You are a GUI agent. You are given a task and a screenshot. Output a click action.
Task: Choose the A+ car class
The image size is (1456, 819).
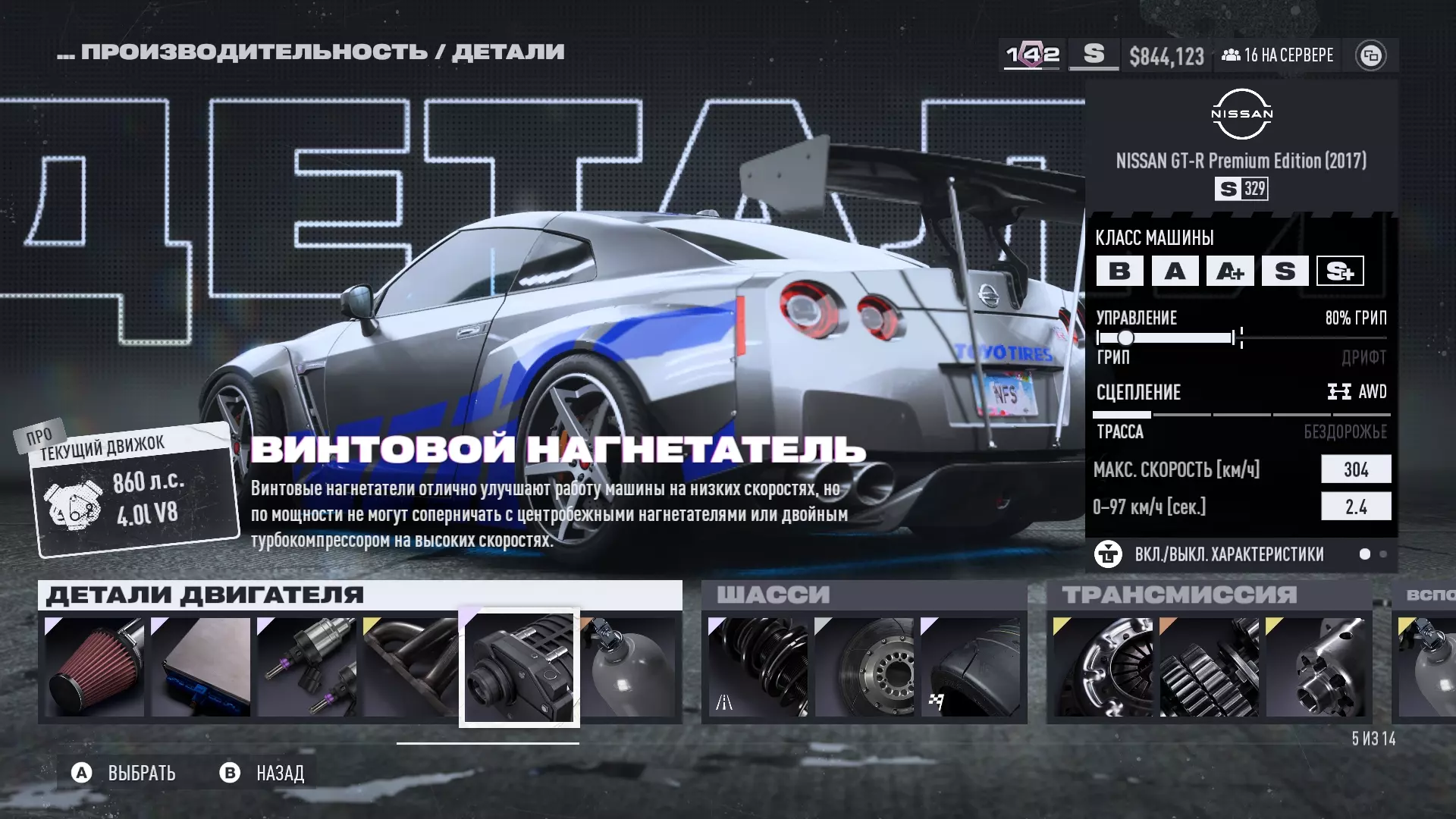click(1230, 271)
